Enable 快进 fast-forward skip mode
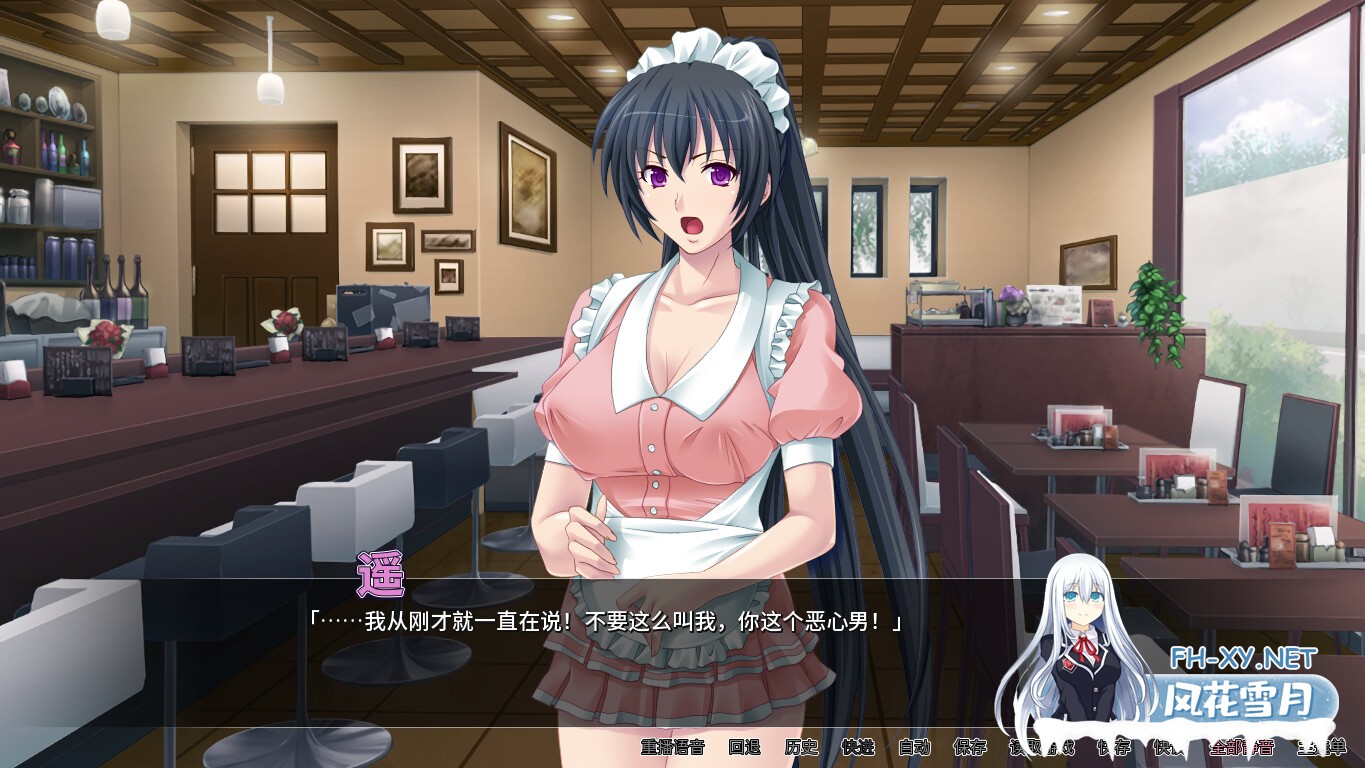This screenshot has height=768, width=1365. (856, 747)
